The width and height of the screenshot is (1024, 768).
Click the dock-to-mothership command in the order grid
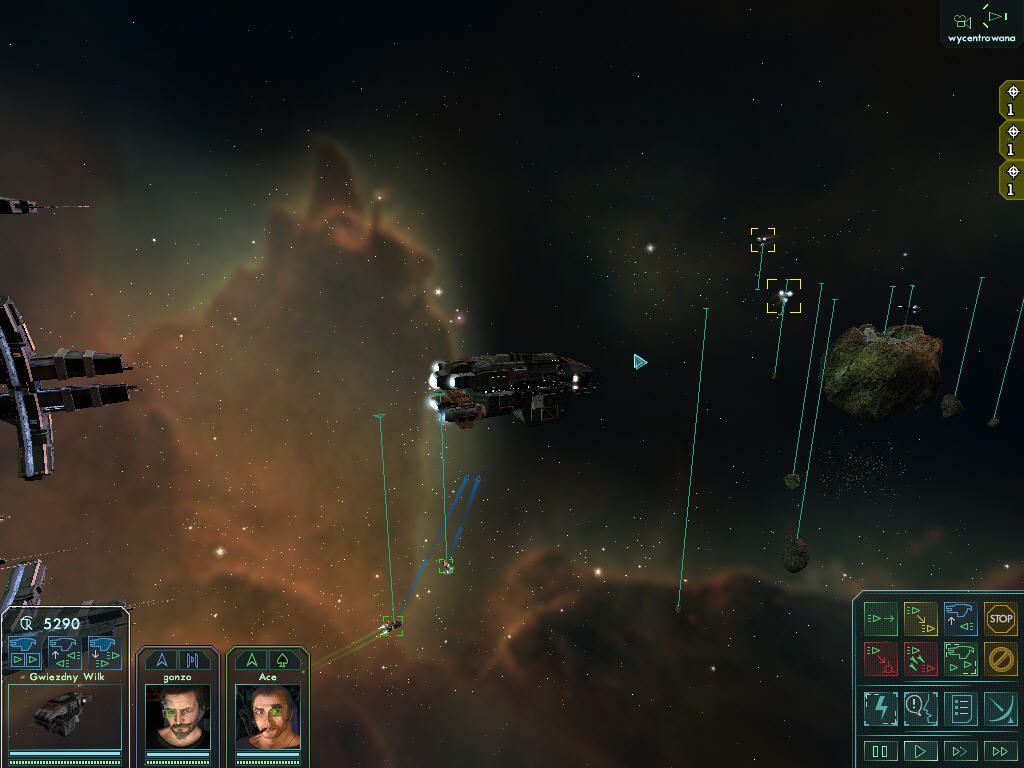click(960, 619)
